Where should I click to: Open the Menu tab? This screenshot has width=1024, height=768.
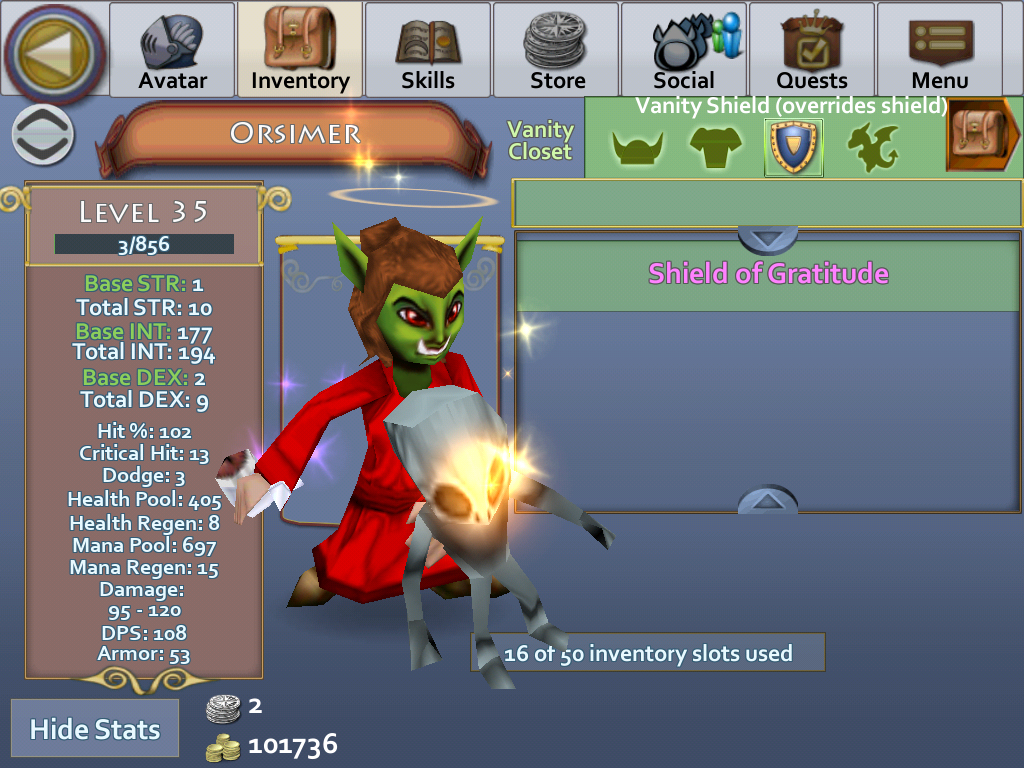(x=940, y=50)
